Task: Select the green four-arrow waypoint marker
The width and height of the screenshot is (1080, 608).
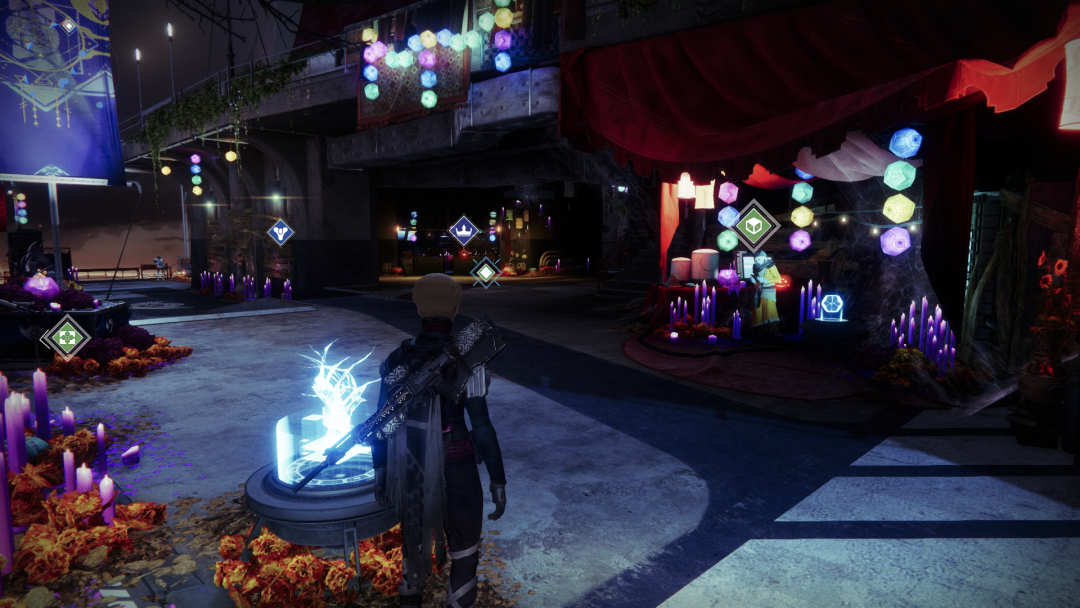Action: [65, 337]
